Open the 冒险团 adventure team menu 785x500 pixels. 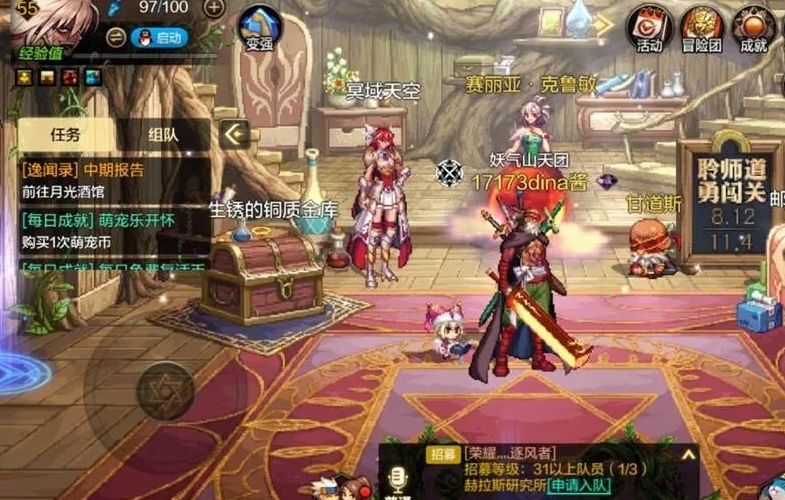click(702, 28)
